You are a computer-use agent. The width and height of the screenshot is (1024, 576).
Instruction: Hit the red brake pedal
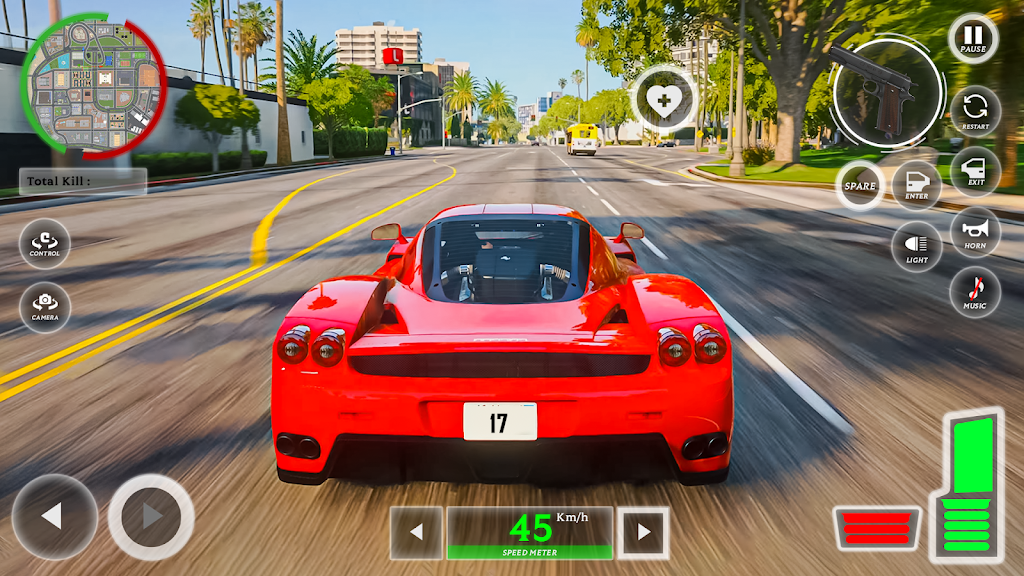[x=876, y=528]
